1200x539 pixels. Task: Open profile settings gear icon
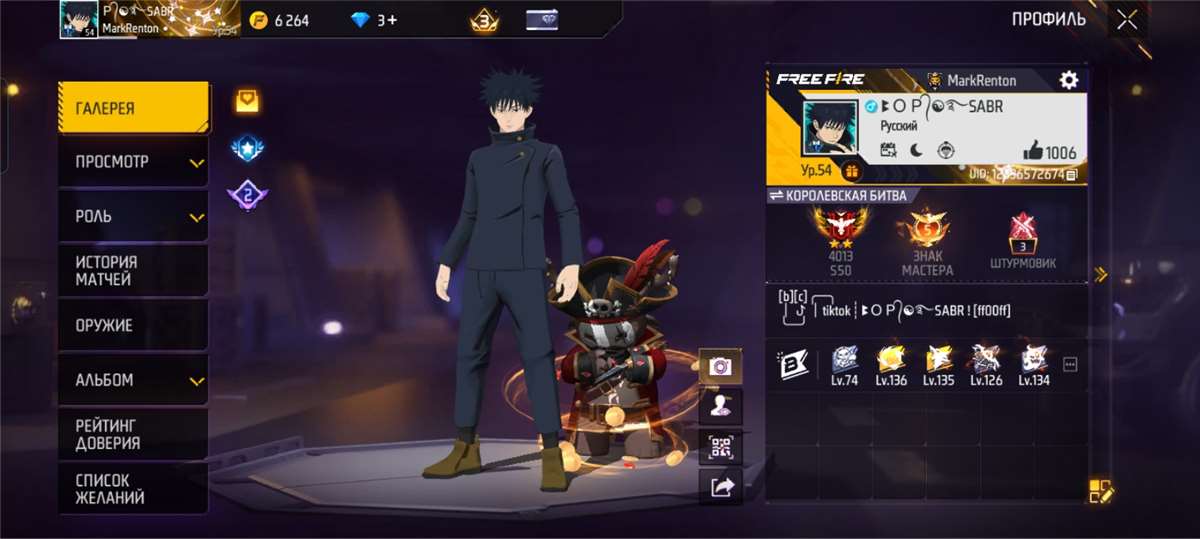point(1069,80)
